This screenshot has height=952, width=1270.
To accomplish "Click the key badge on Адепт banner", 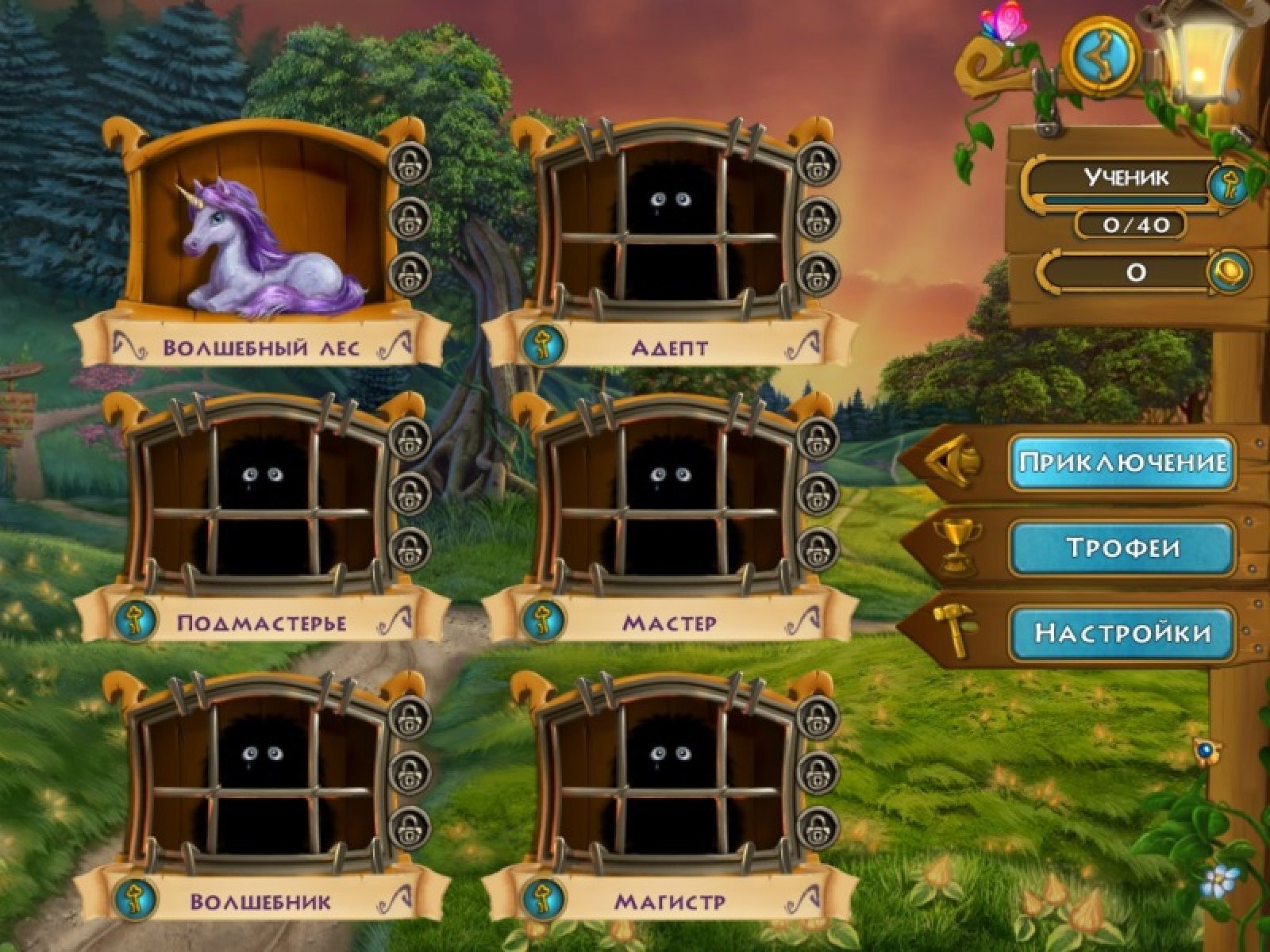I will 545,344.
